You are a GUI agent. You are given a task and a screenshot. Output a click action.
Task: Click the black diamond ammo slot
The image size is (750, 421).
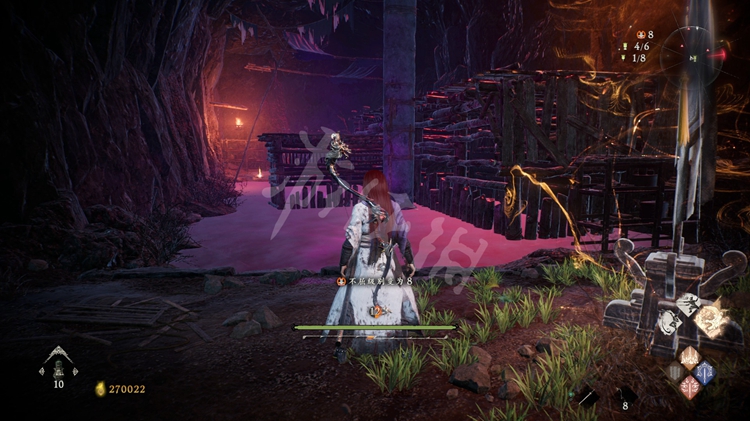click(625, 394)
